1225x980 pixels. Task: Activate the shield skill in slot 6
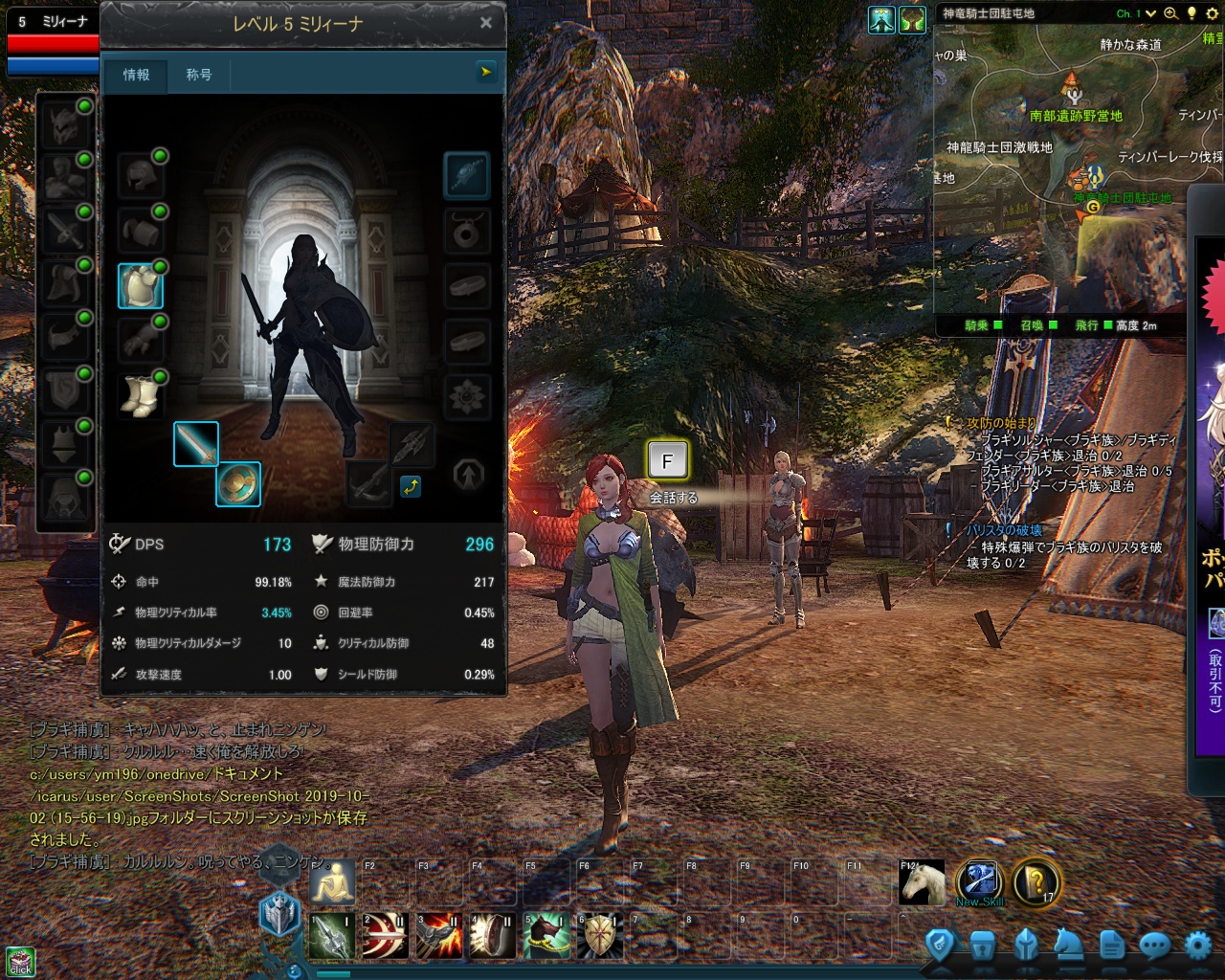(600, 936)
